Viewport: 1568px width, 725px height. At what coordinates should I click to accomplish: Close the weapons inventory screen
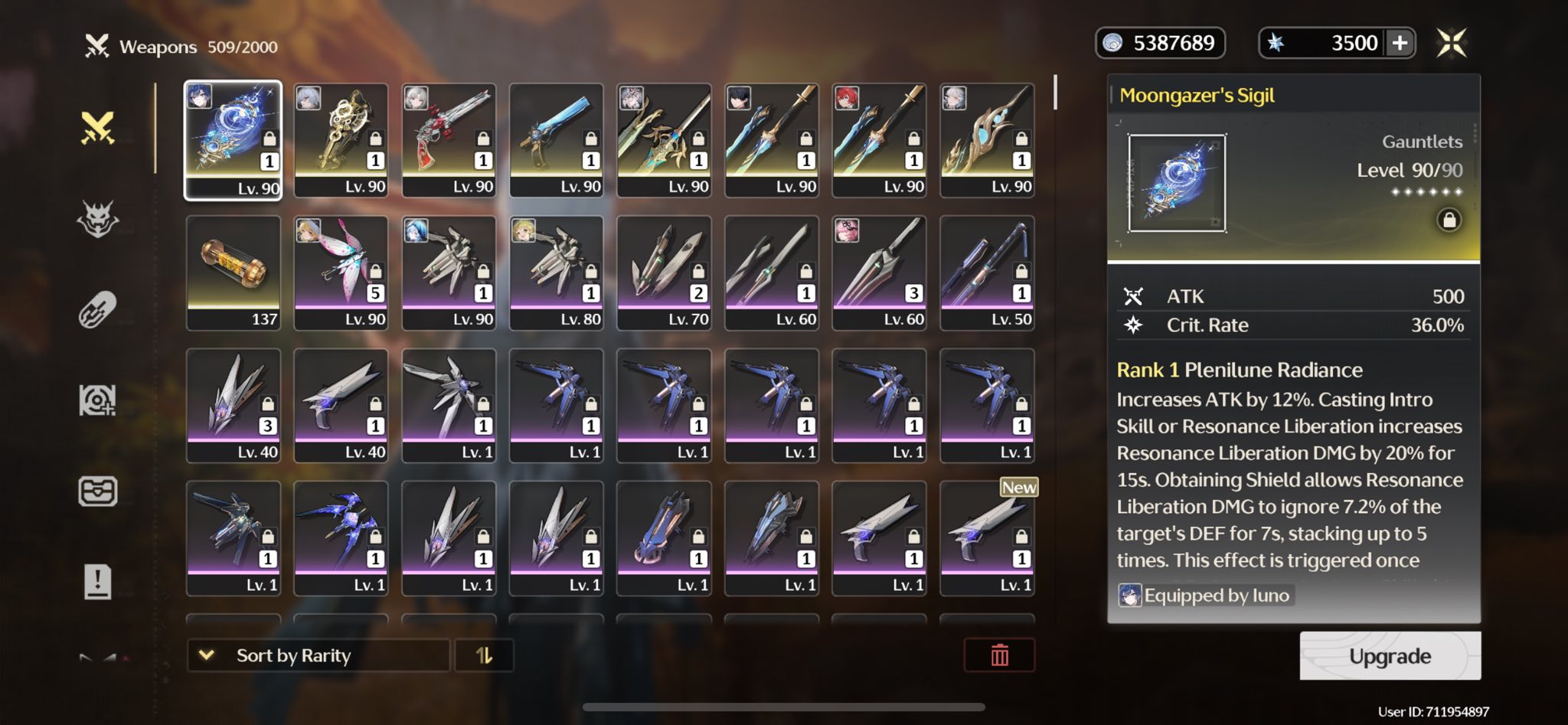[1451, 43]
